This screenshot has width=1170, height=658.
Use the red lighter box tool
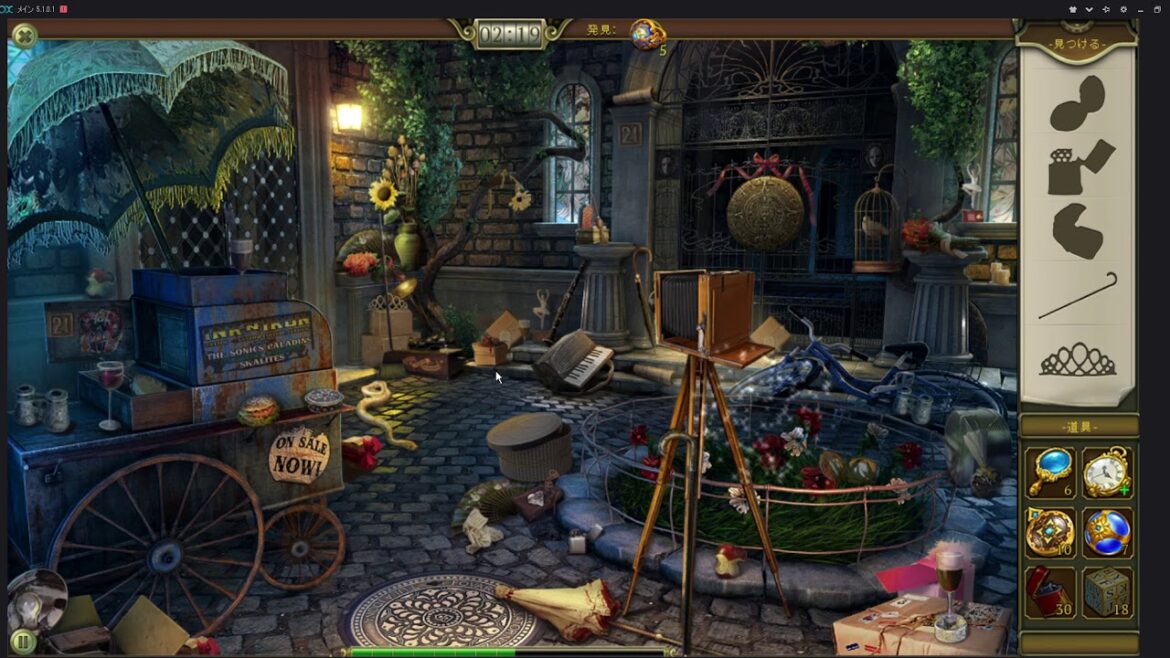coord(1049,592)
